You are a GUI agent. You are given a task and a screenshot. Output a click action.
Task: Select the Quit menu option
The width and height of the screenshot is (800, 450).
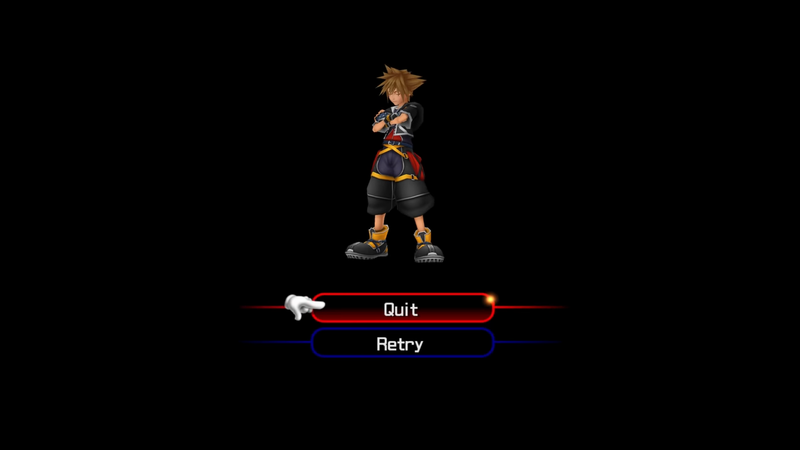coord(401,309)
